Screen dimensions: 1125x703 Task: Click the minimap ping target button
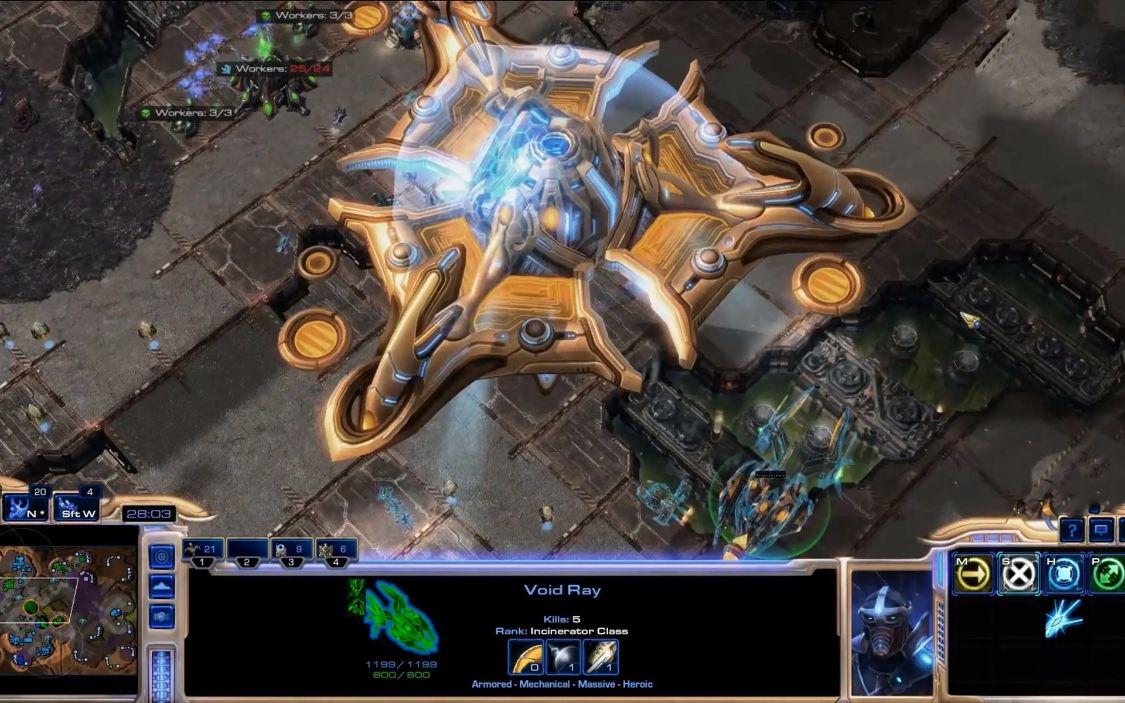161,557
